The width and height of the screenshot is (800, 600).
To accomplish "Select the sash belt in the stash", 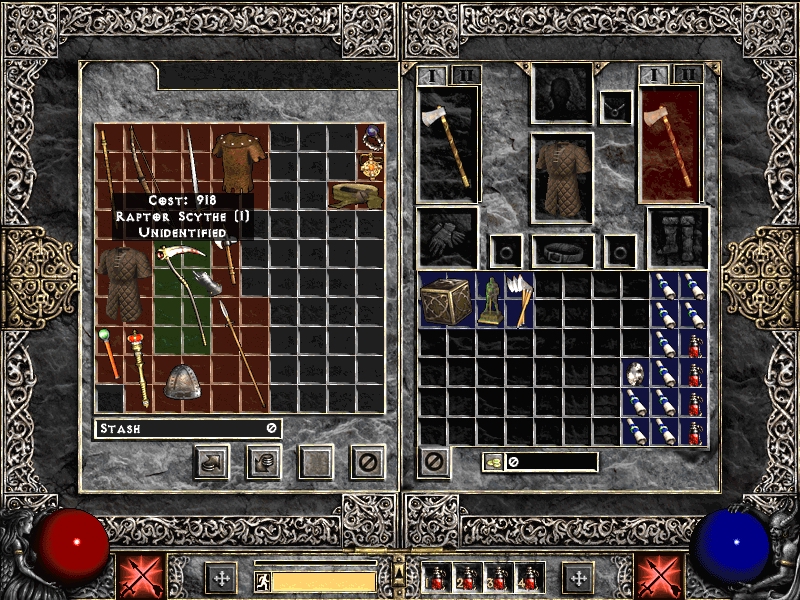I will point(357,195).
